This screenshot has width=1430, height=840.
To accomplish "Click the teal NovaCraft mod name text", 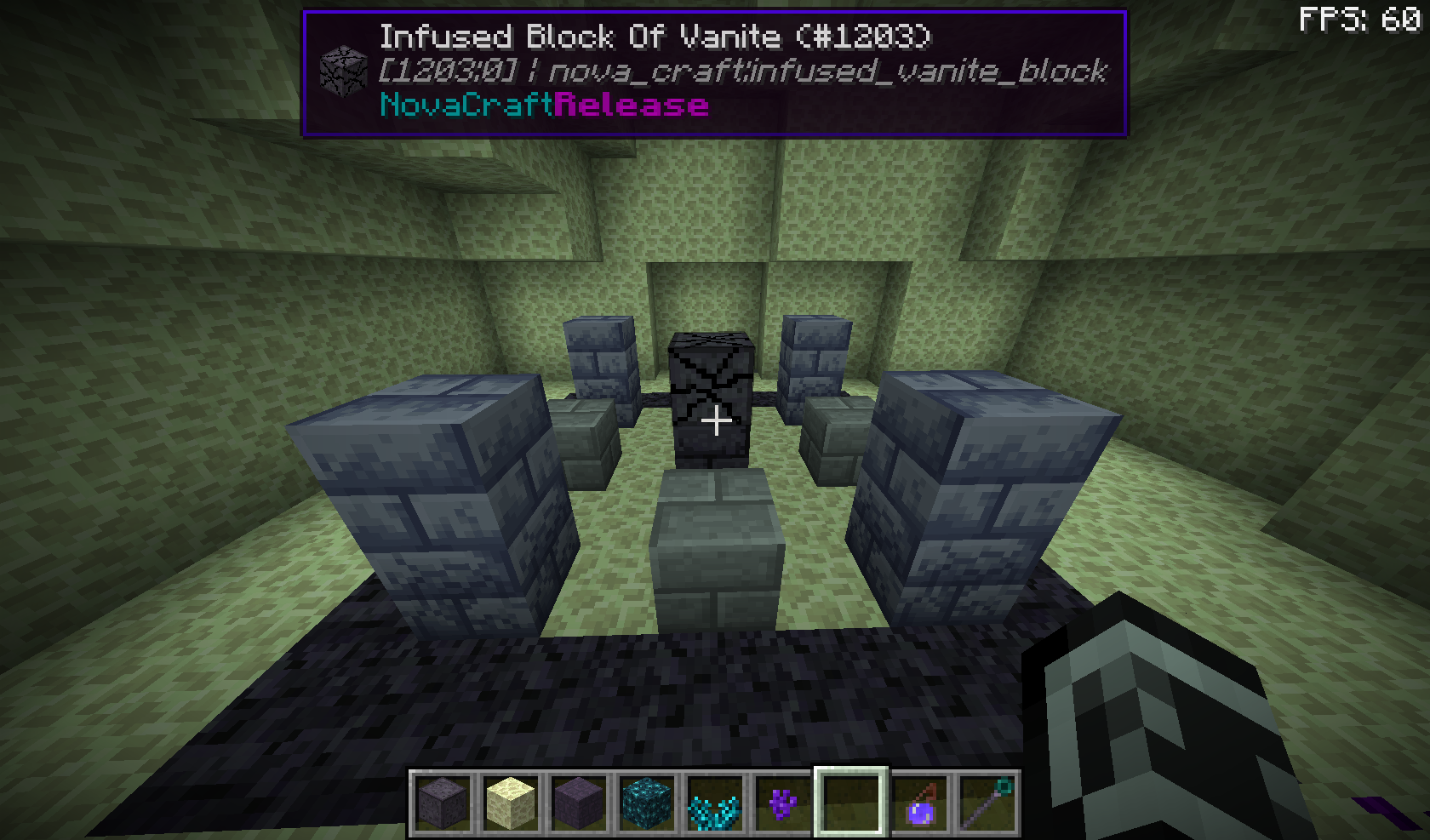I will (464, 106).
